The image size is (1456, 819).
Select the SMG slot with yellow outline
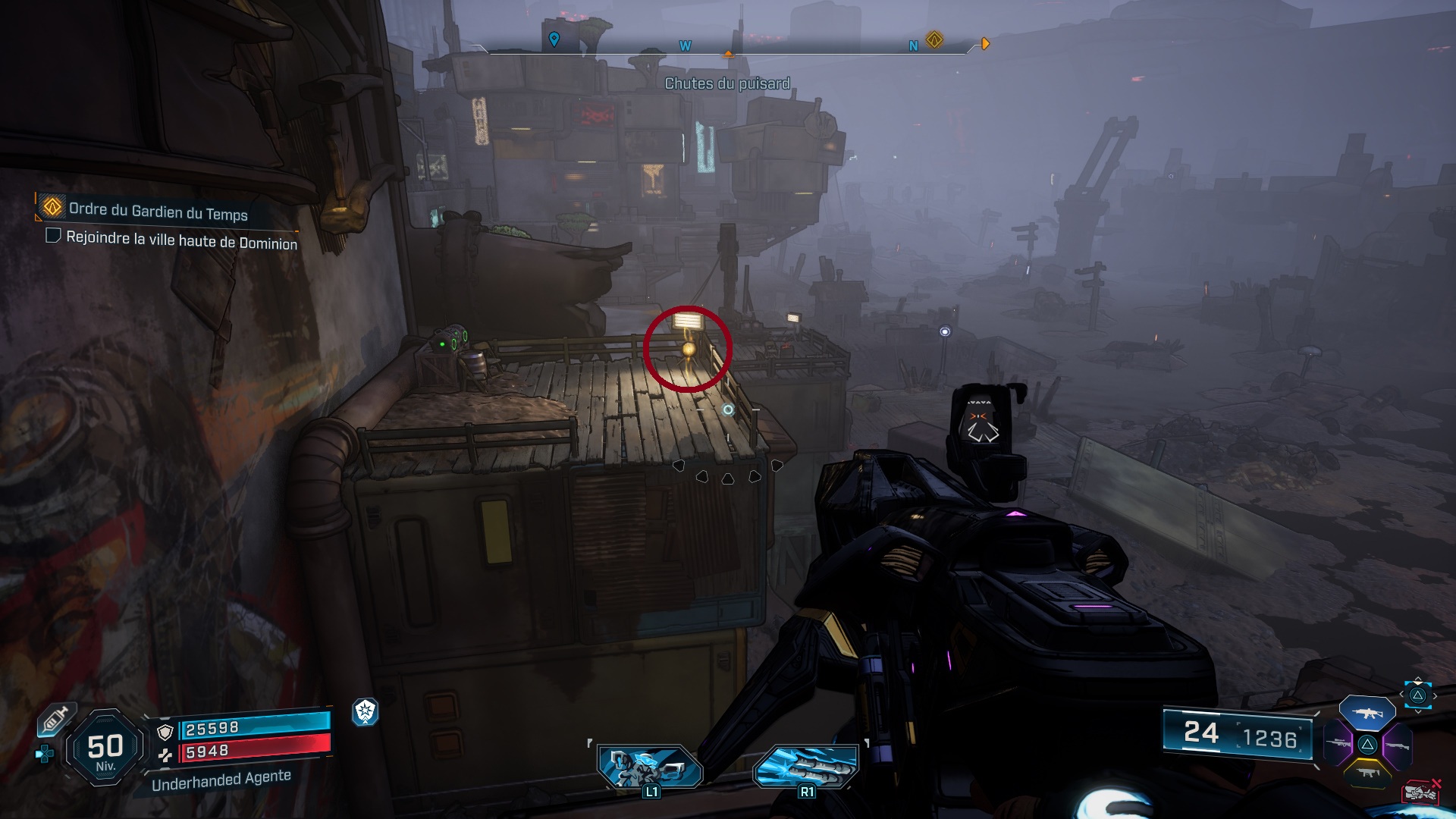click(x=1368, y=773)
